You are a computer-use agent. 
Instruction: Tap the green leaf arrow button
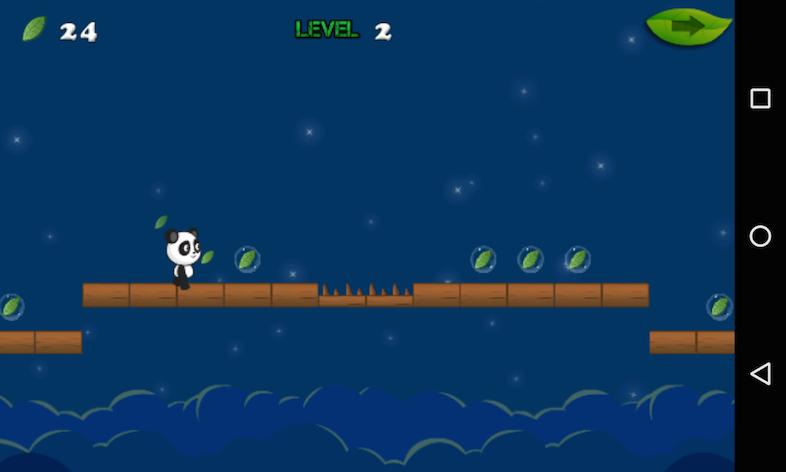pos(688,27)
